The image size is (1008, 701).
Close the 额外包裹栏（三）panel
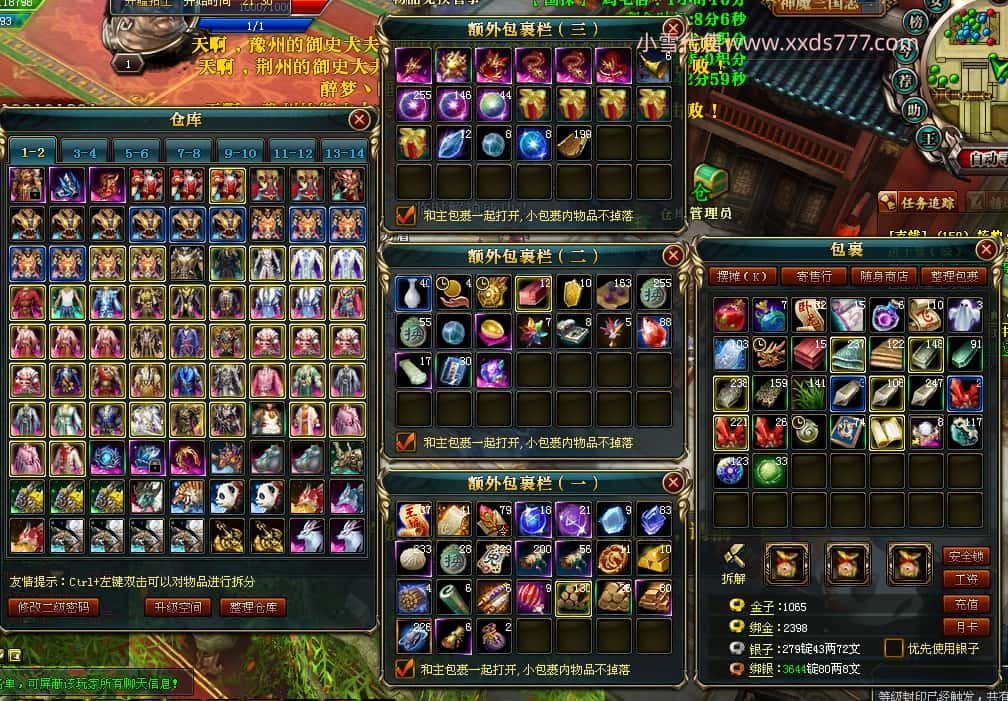click(x=674, y=28)
